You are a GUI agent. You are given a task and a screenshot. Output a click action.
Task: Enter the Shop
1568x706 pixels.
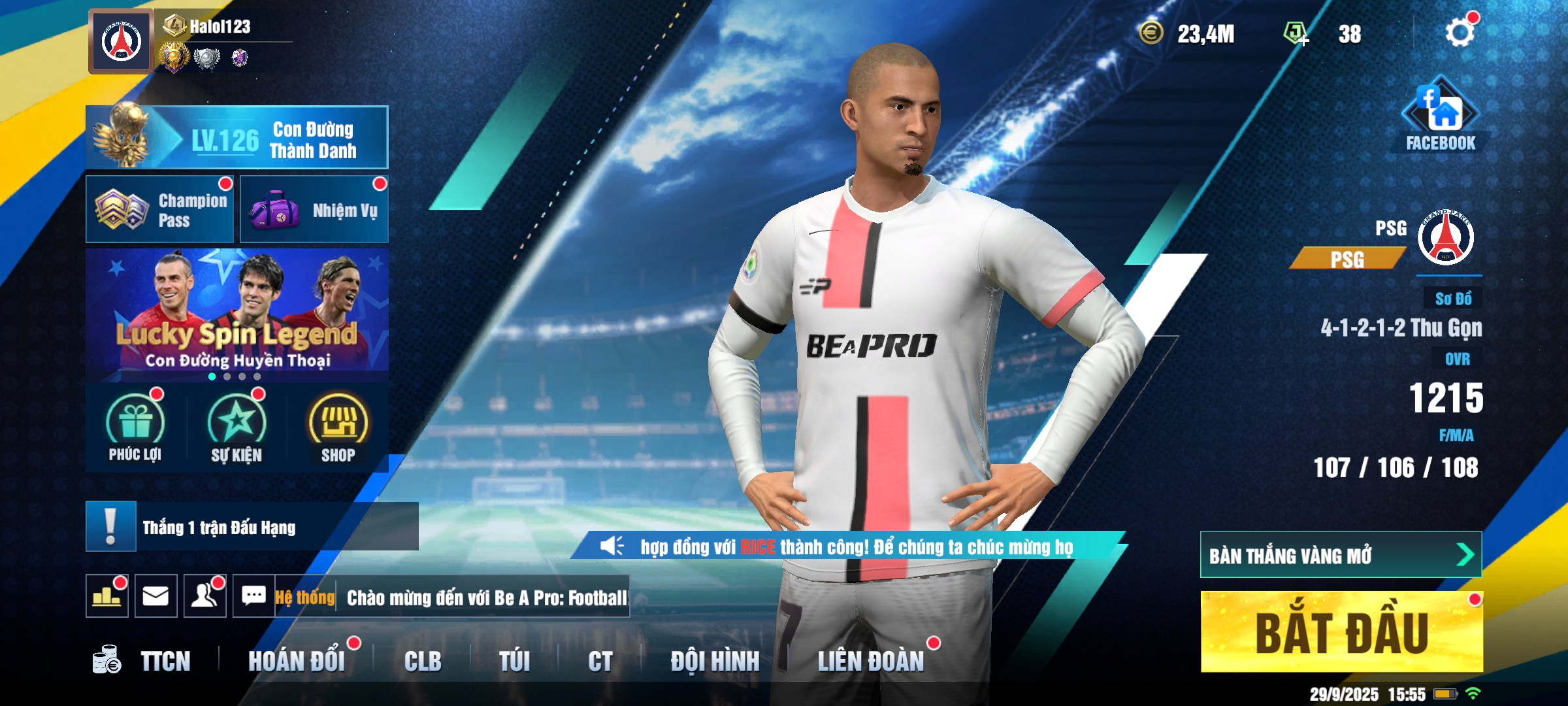pos(338,428)
